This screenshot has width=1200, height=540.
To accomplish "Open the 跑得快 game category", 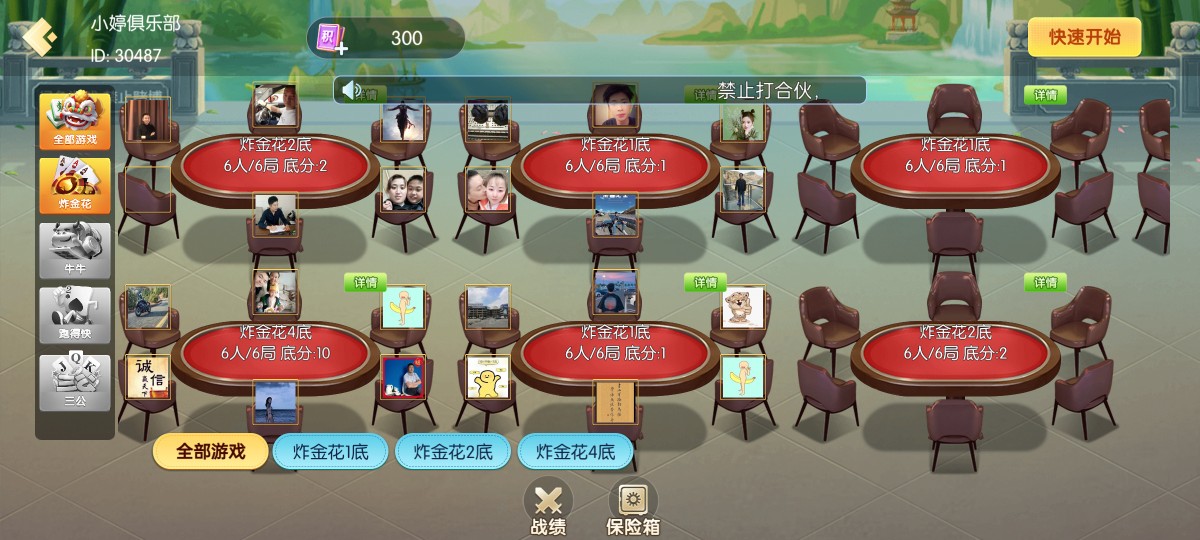I will 75,315.
